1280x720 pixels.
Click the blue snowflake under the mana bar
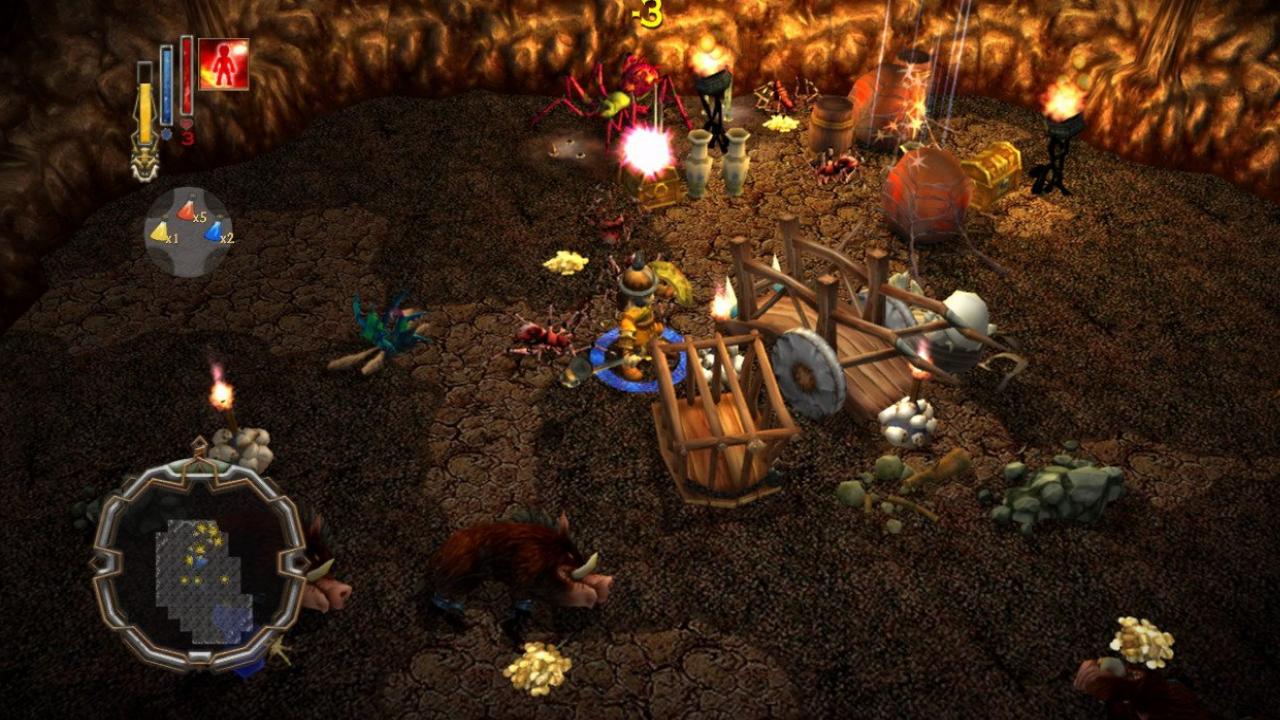point(165,134)
